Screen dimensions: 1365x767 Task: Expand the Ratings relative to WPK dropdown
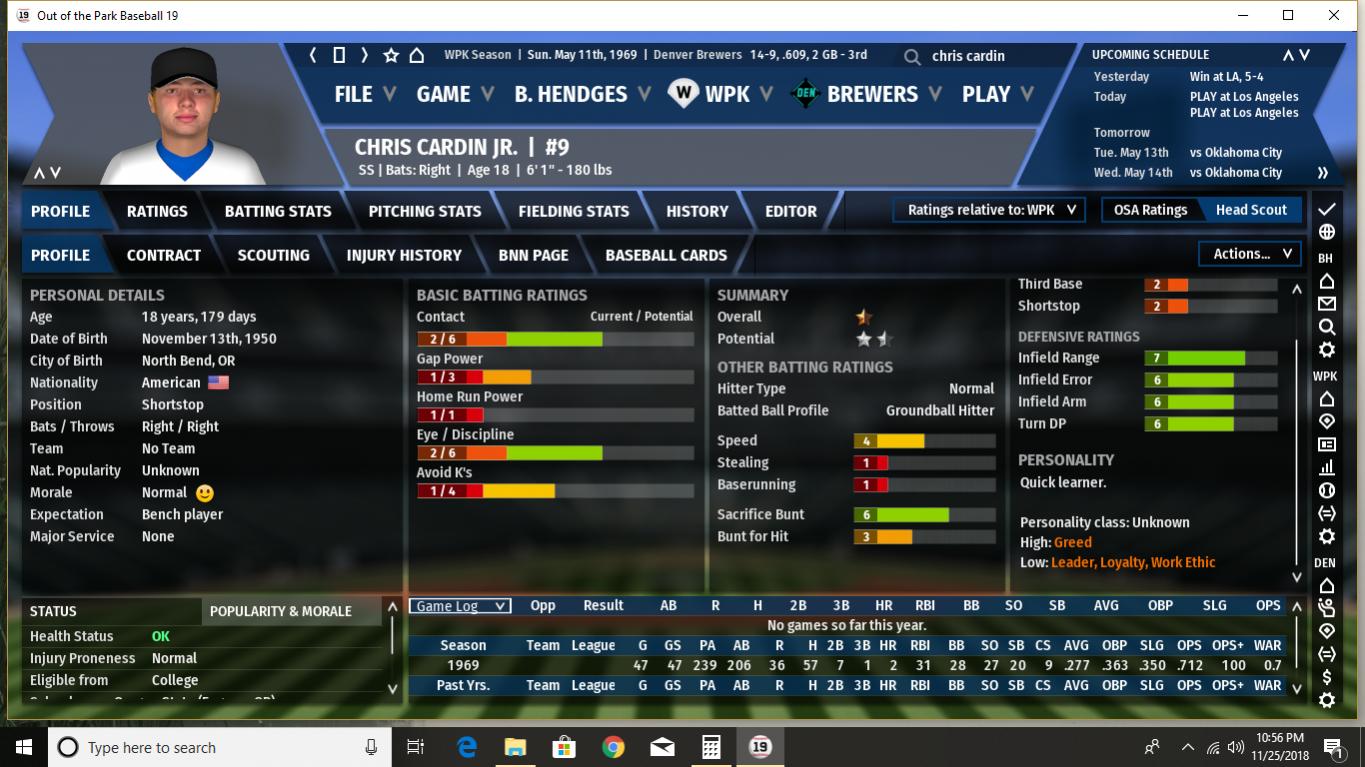point(990,210)
